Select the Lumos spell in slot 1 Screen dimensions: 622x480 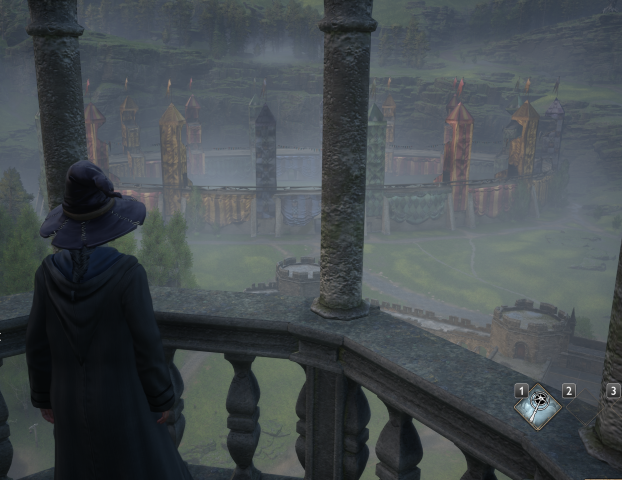(x=538, y=406)
